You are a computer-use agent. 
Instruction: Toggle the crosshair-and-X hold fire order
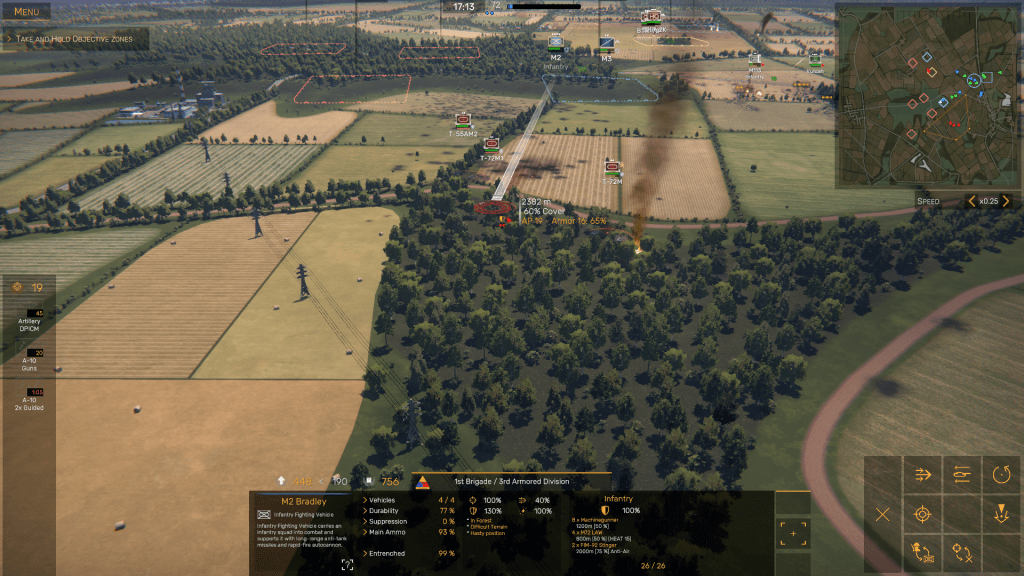pyautogui.click(x=962, y=553)
